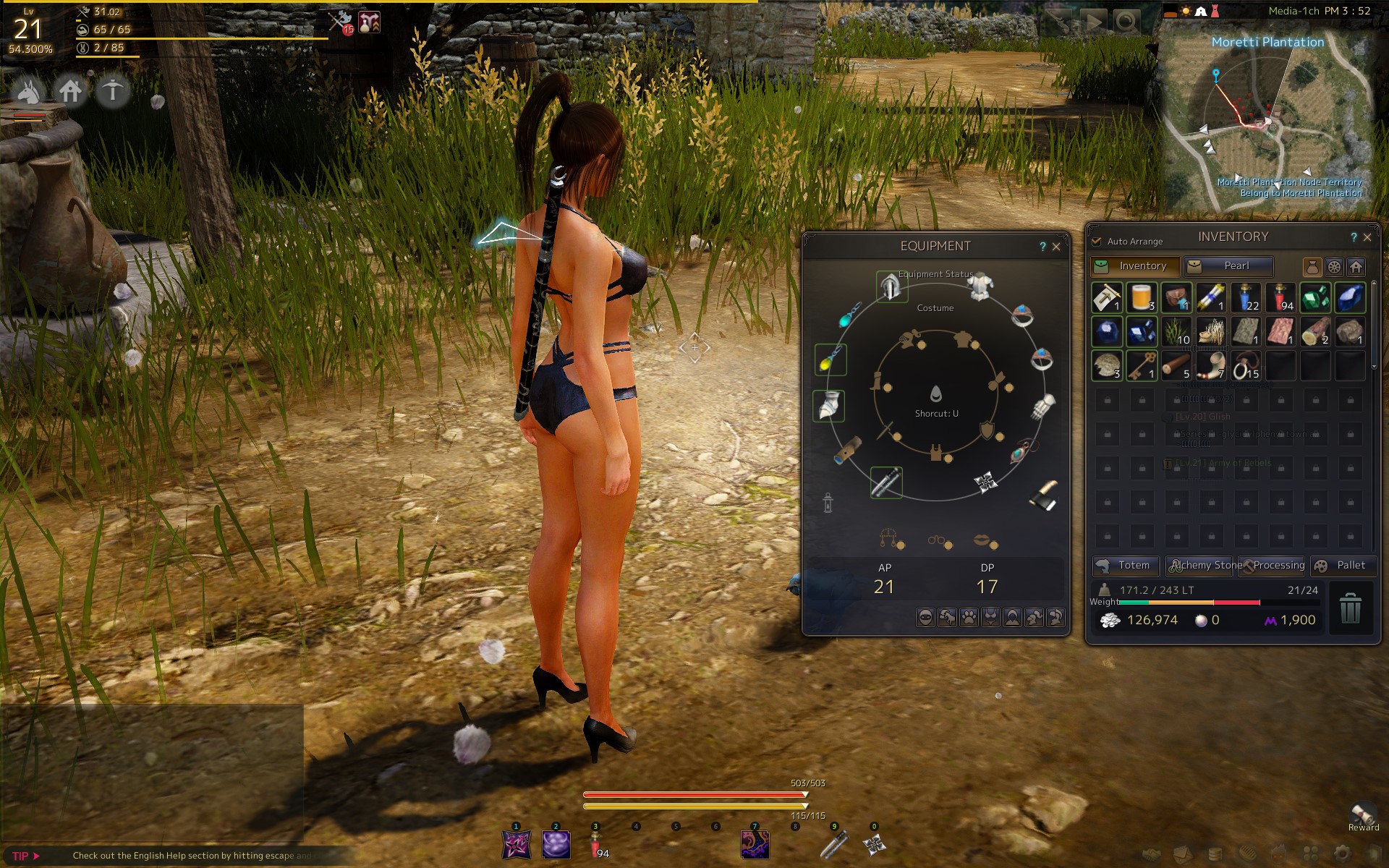Click the equipped main weapon slot
The image size is (1389, 868).
[x=886, y=482]
